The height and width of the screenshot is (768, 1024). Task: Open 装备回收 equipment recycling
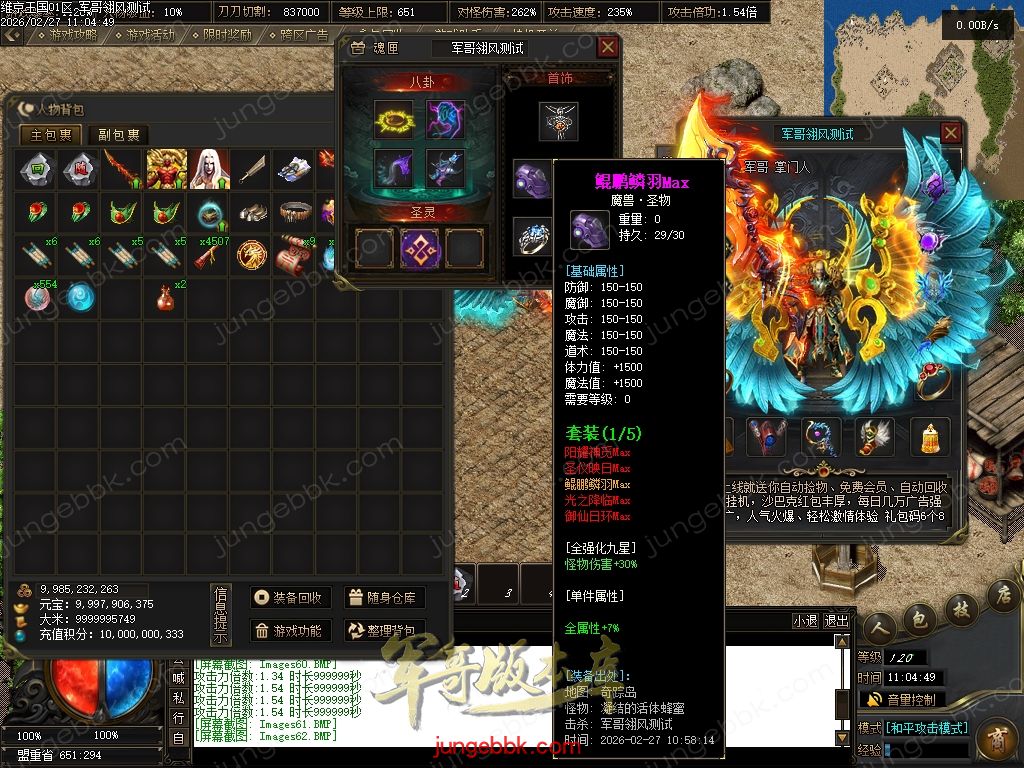point(289,597)
